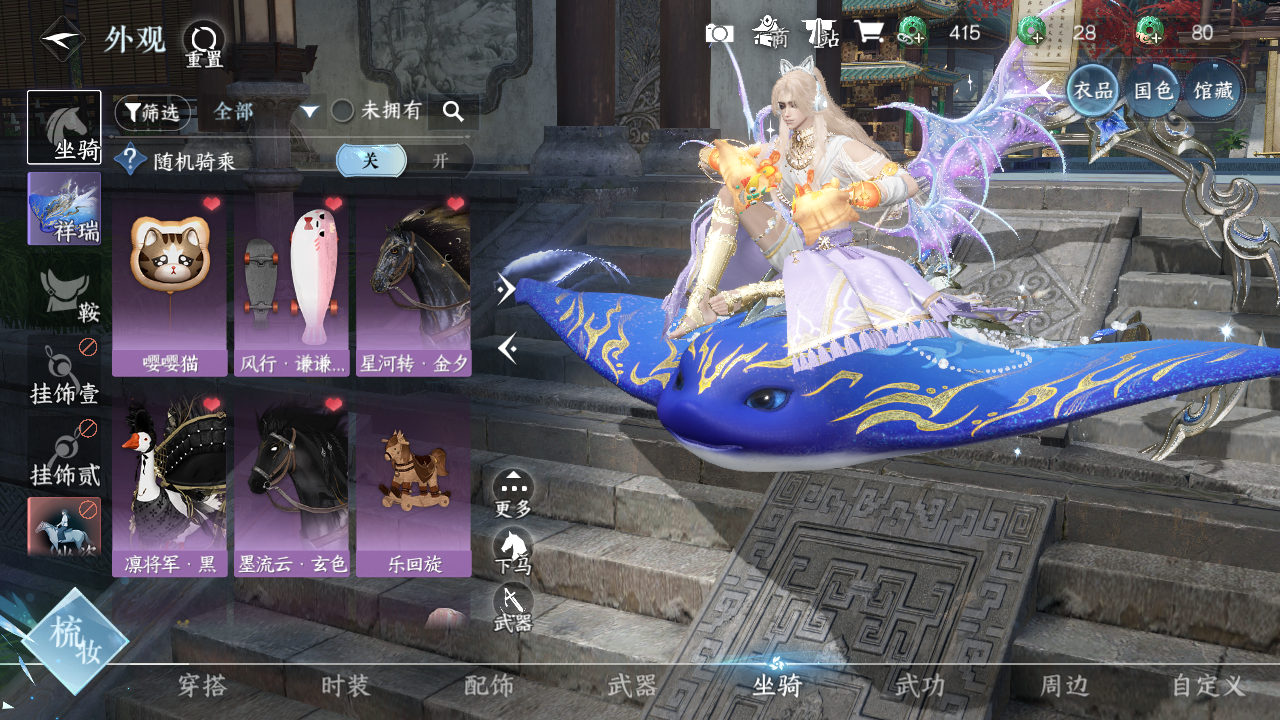Choose the 星河转·金夕 horse card
Image resolution: width=1280 pixels, height=720 pixels.
click(x=413, y=285)
